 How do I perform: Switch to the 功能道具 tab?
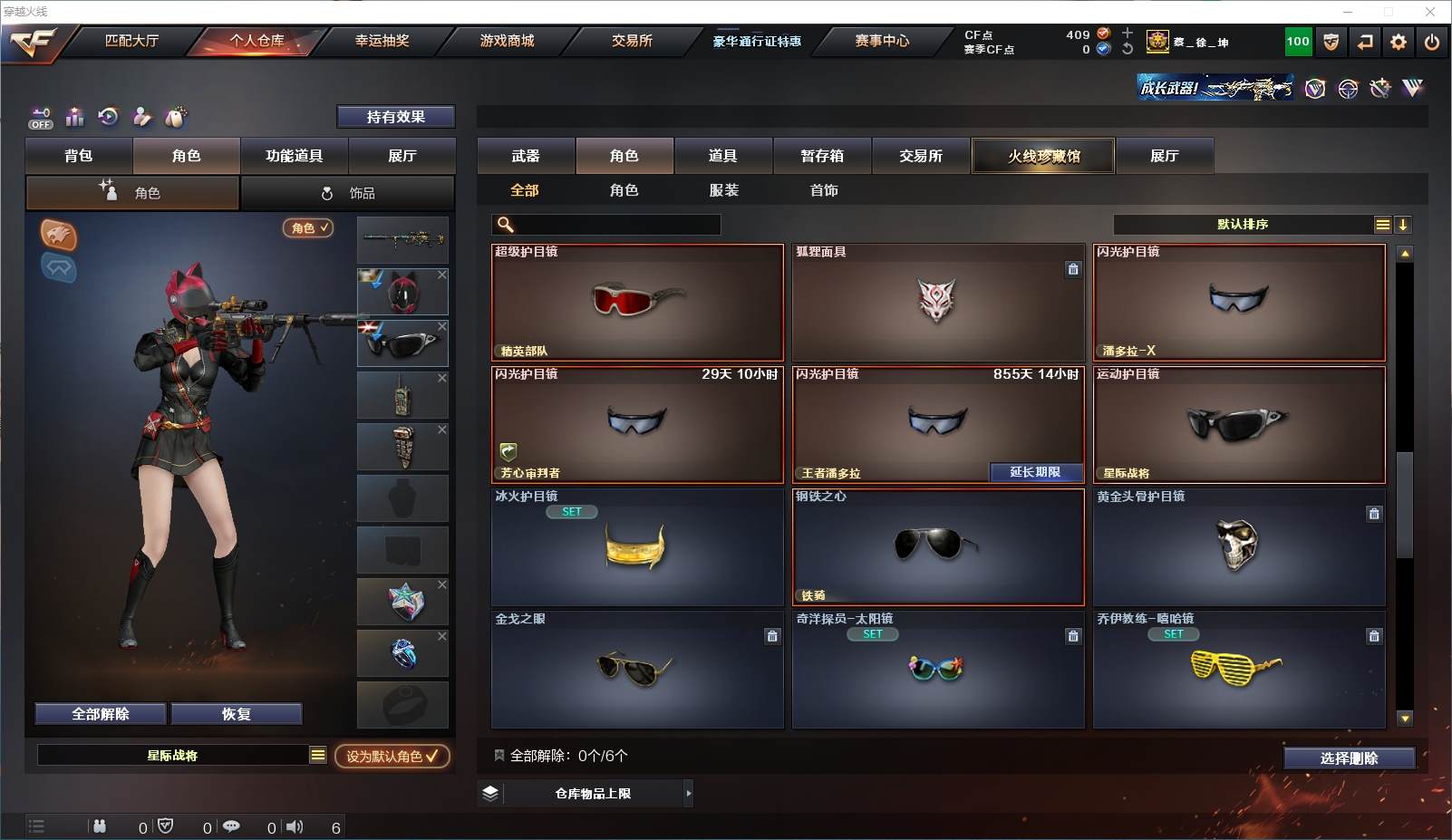(294, 156)
